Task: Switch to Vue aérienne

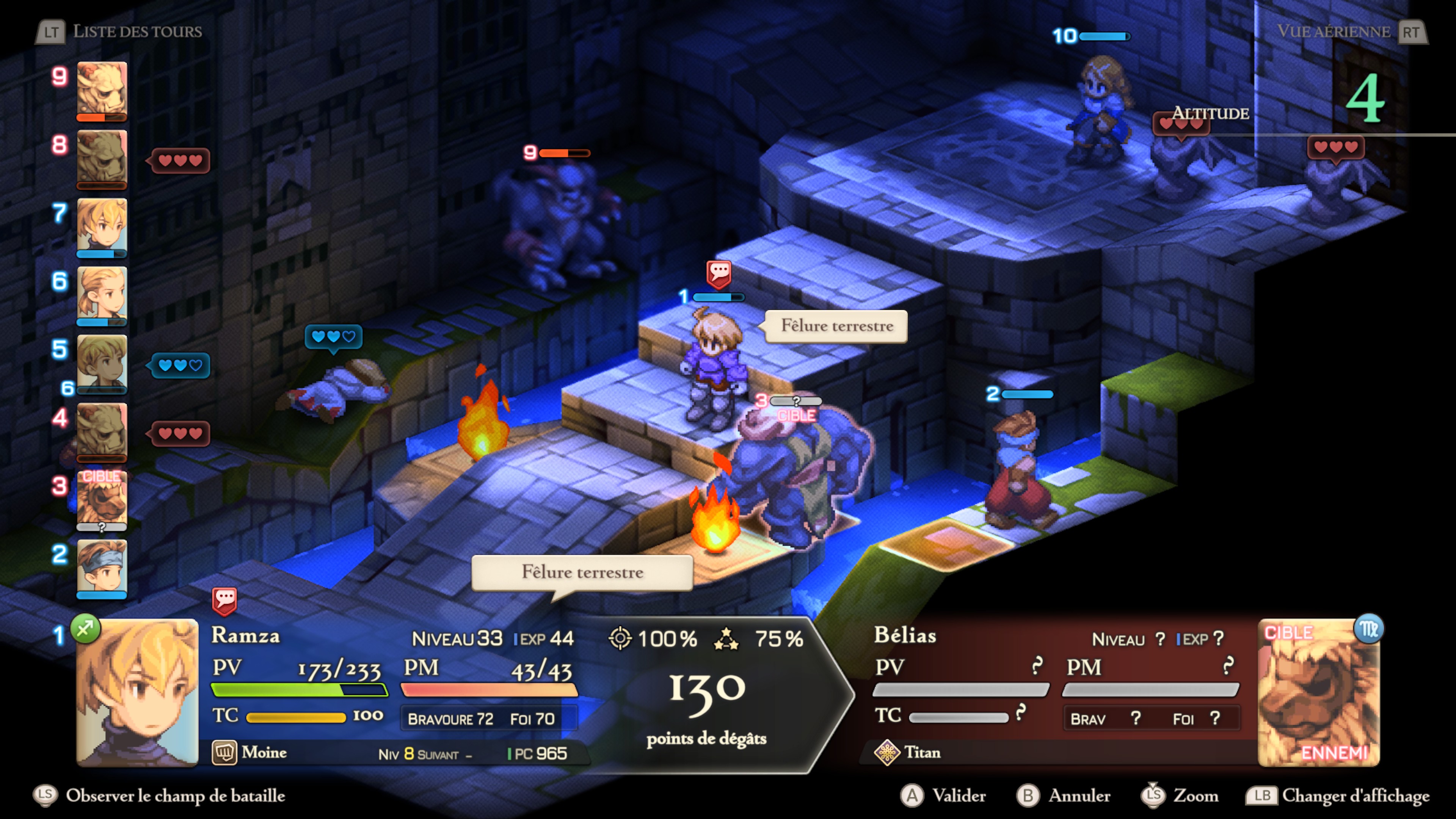Action: (1351, 31)
